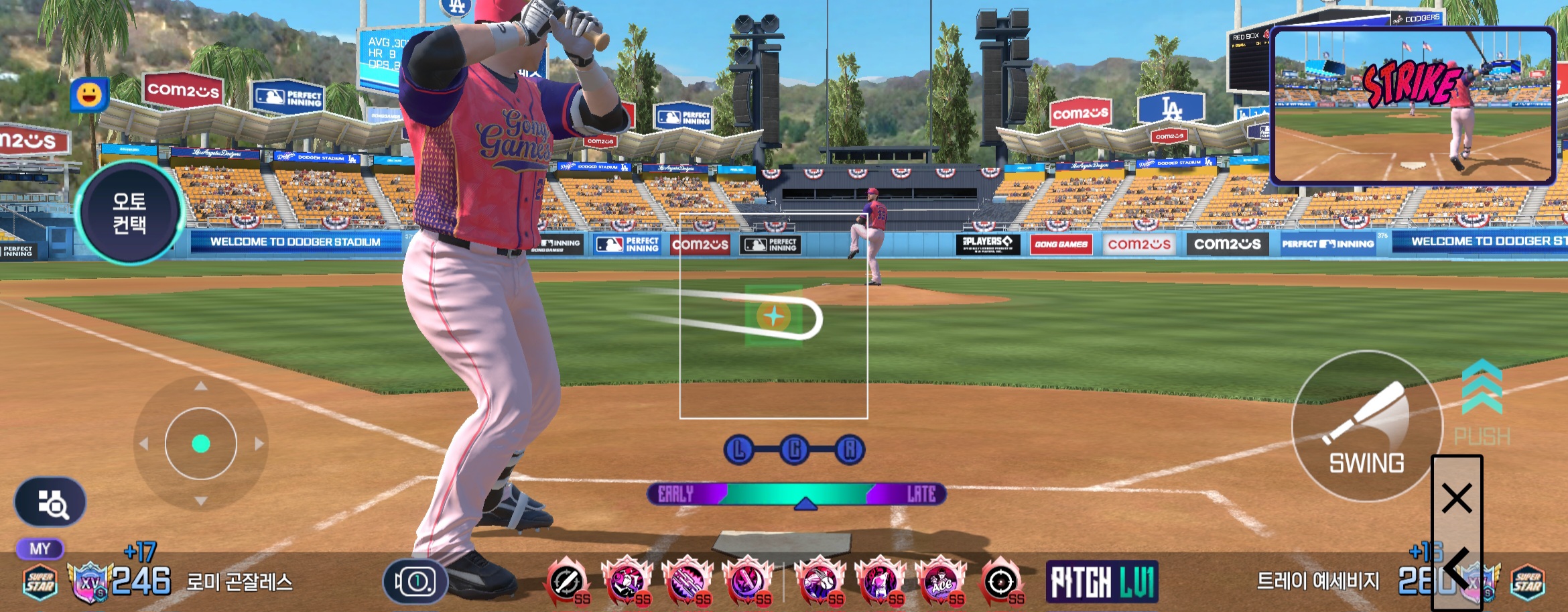Open the yellow smiley emoji menu

[x=89, y=95]
